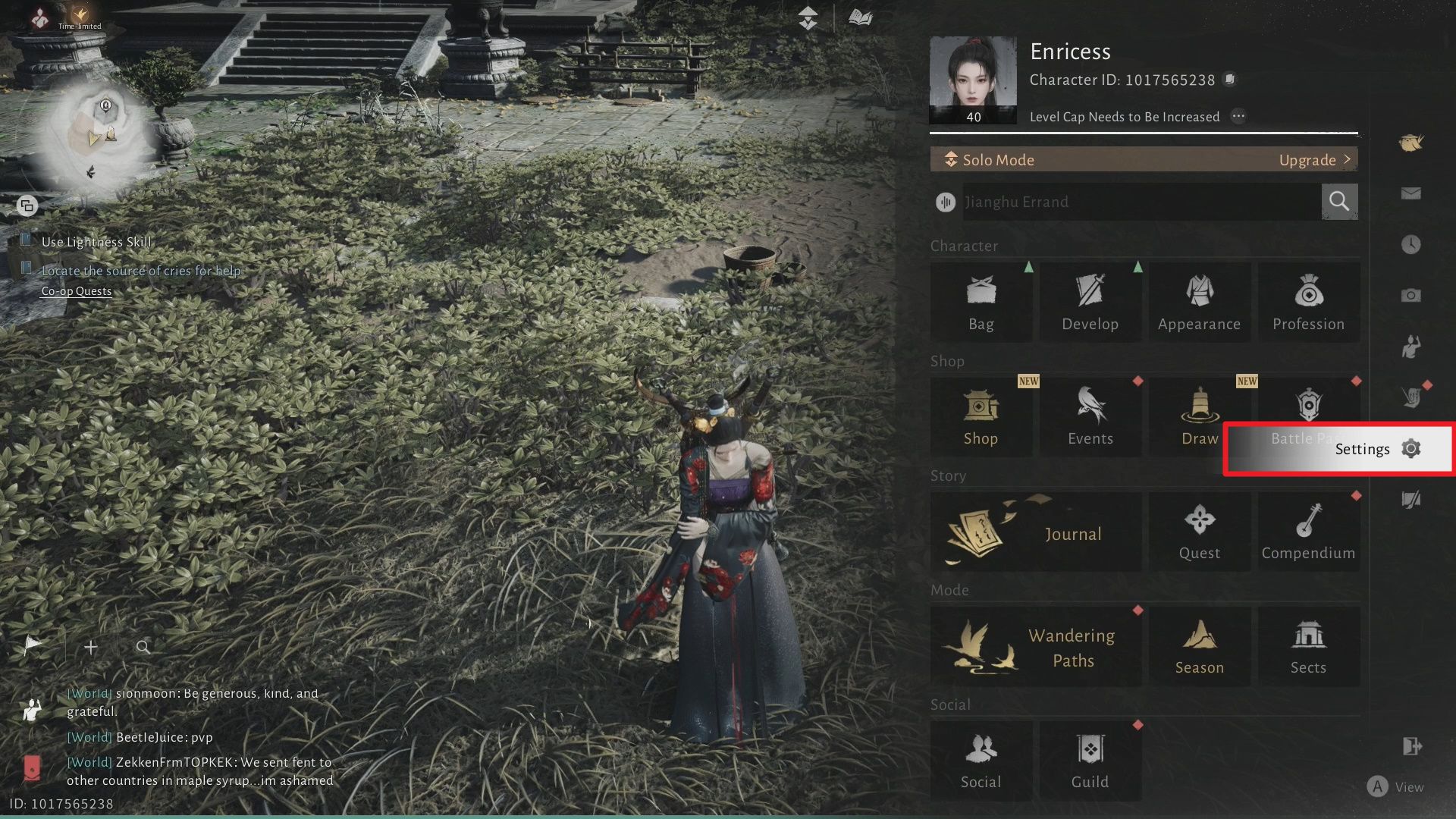Image resolution: width=1456 pixels, height=819 pixels.
Task: Open the Sects menu
Action: 1308,647
